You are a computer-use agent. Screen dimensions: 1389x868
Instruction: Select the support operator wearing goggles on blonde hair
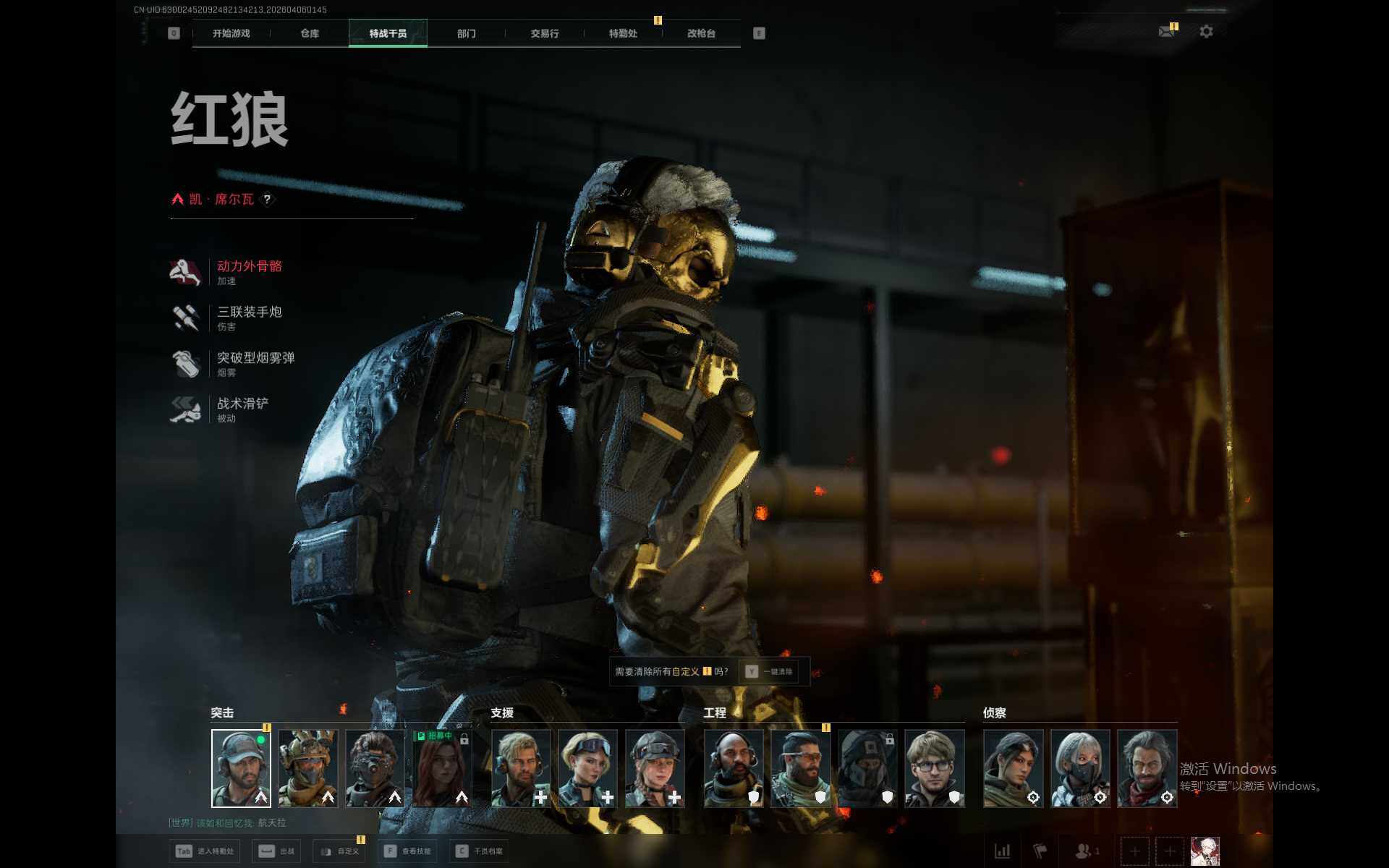[587, 768]
